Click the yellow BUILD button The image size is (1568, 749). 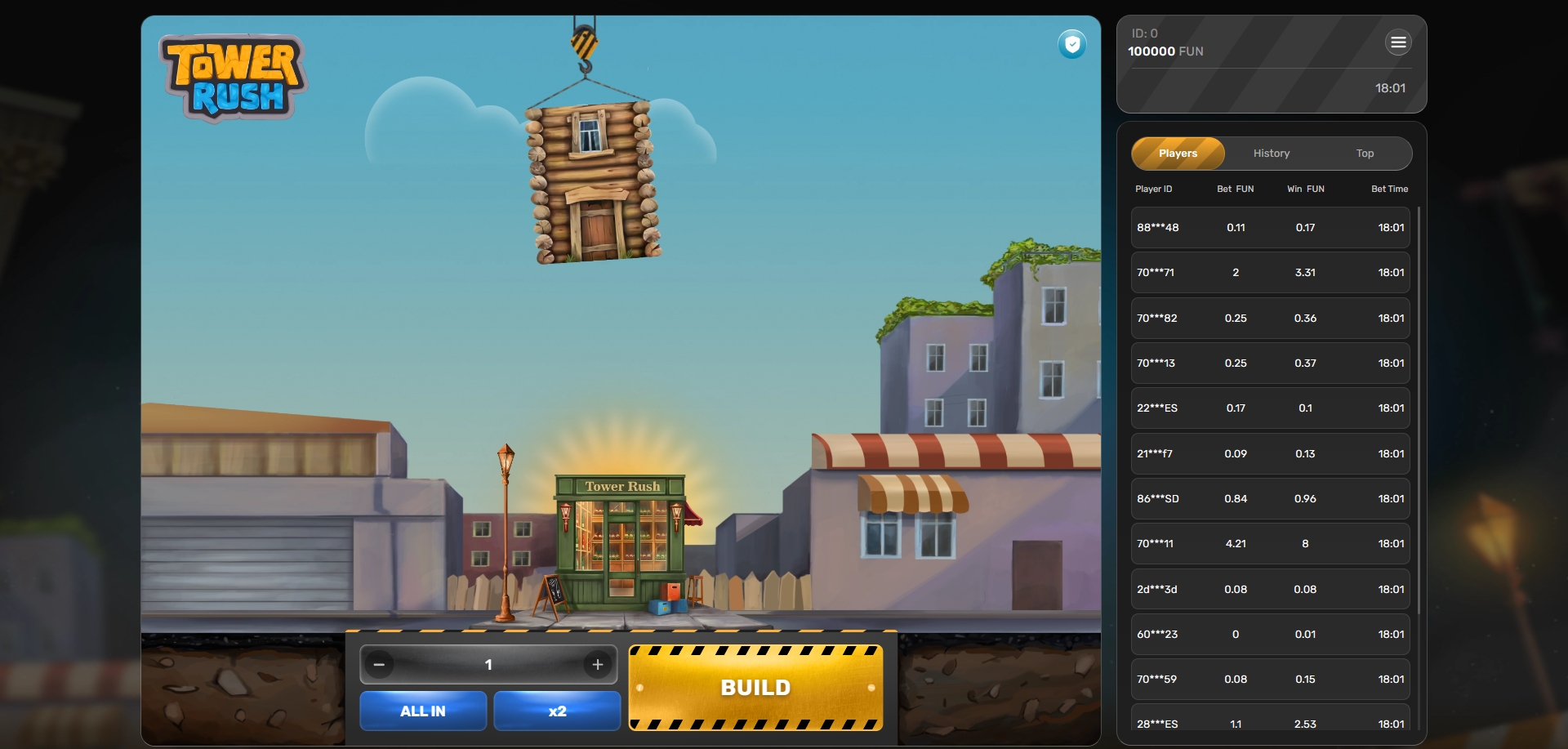tap(755, 688)
